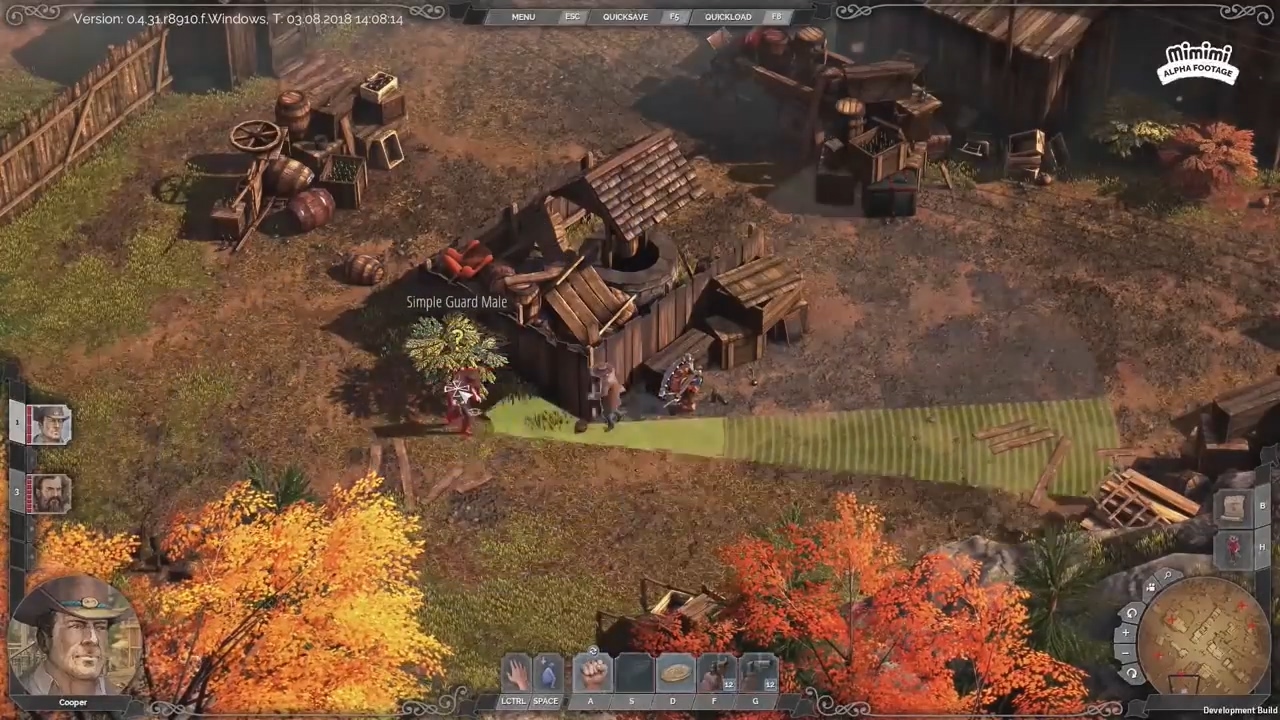Click the Quicksave button
The width and height of the screenshot is (1280, 720).
625,17
